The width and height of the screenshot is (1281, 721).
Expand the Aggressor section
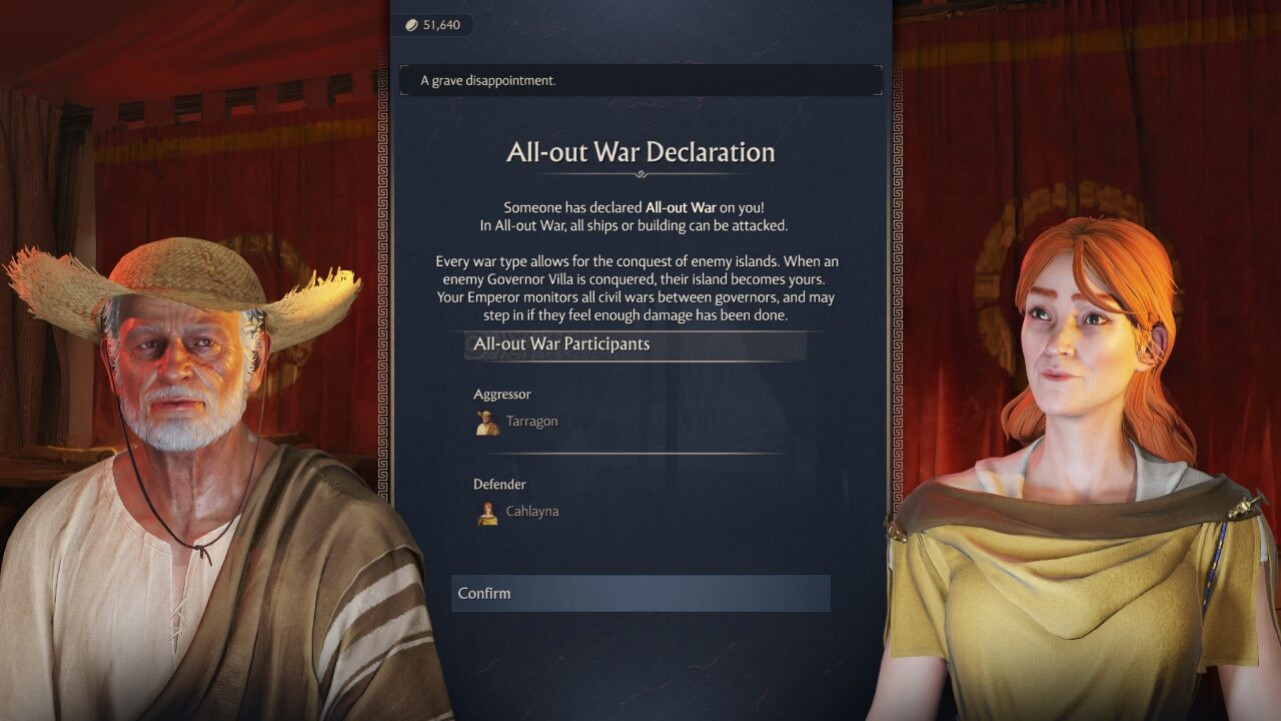pyautogui.click(x=502, y=394)
